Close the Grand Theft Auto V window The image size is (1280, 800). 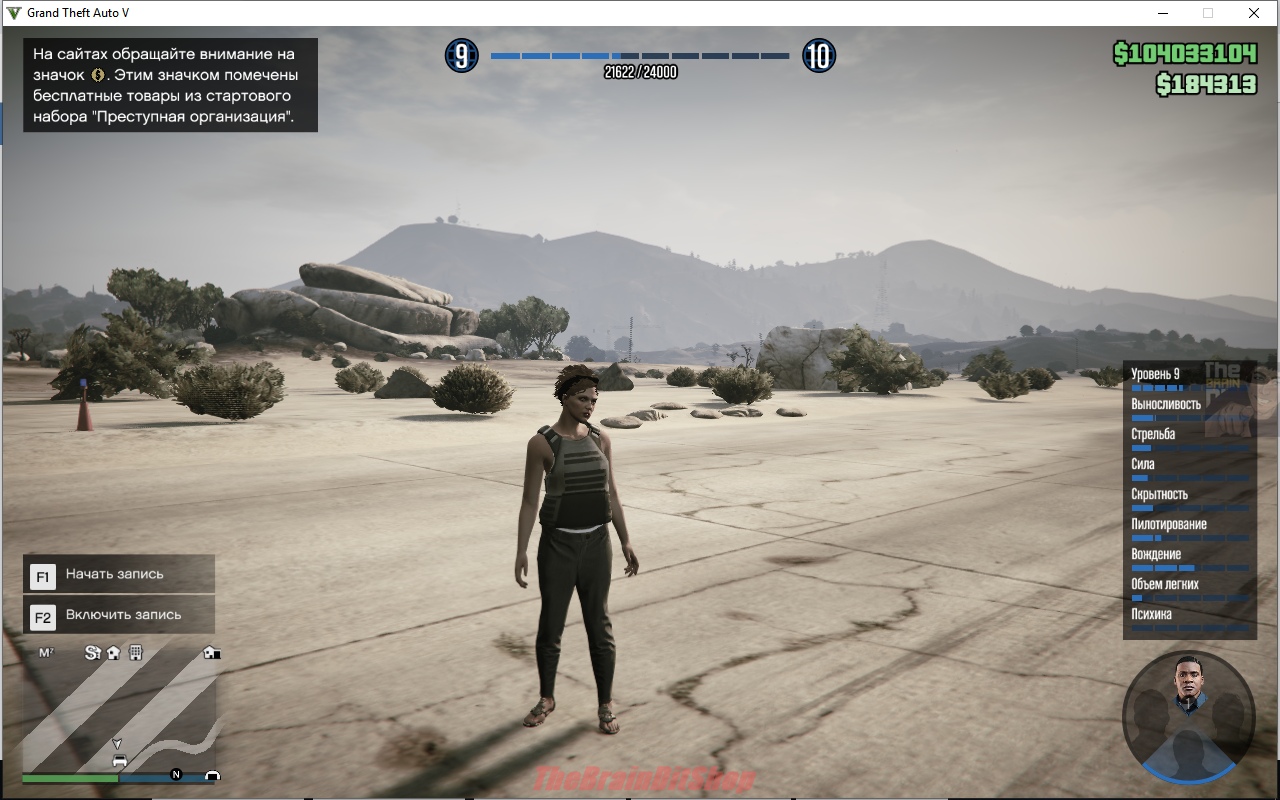click(1253, 13)
